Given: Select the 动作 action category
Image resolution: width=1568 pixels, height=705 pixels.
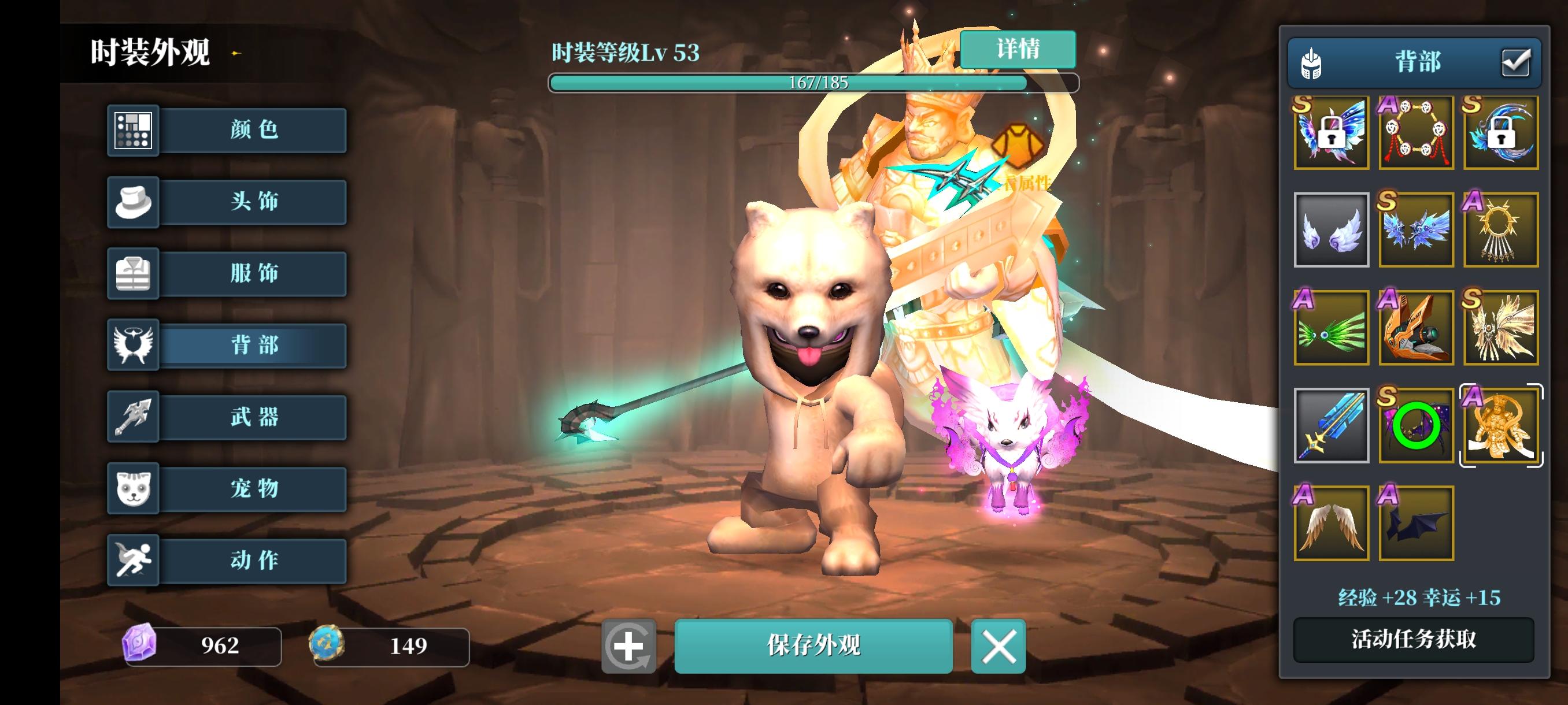Looking at the screenshot, I should [x=252, y=559].
